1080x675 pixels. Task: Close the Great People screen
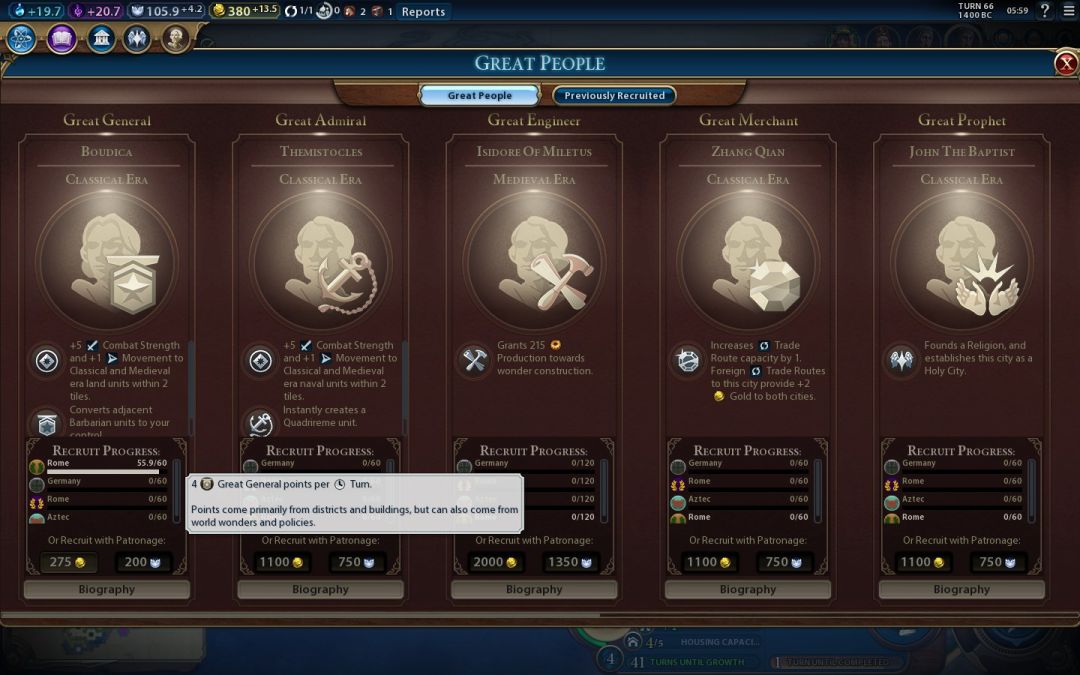coord(1066,64)
